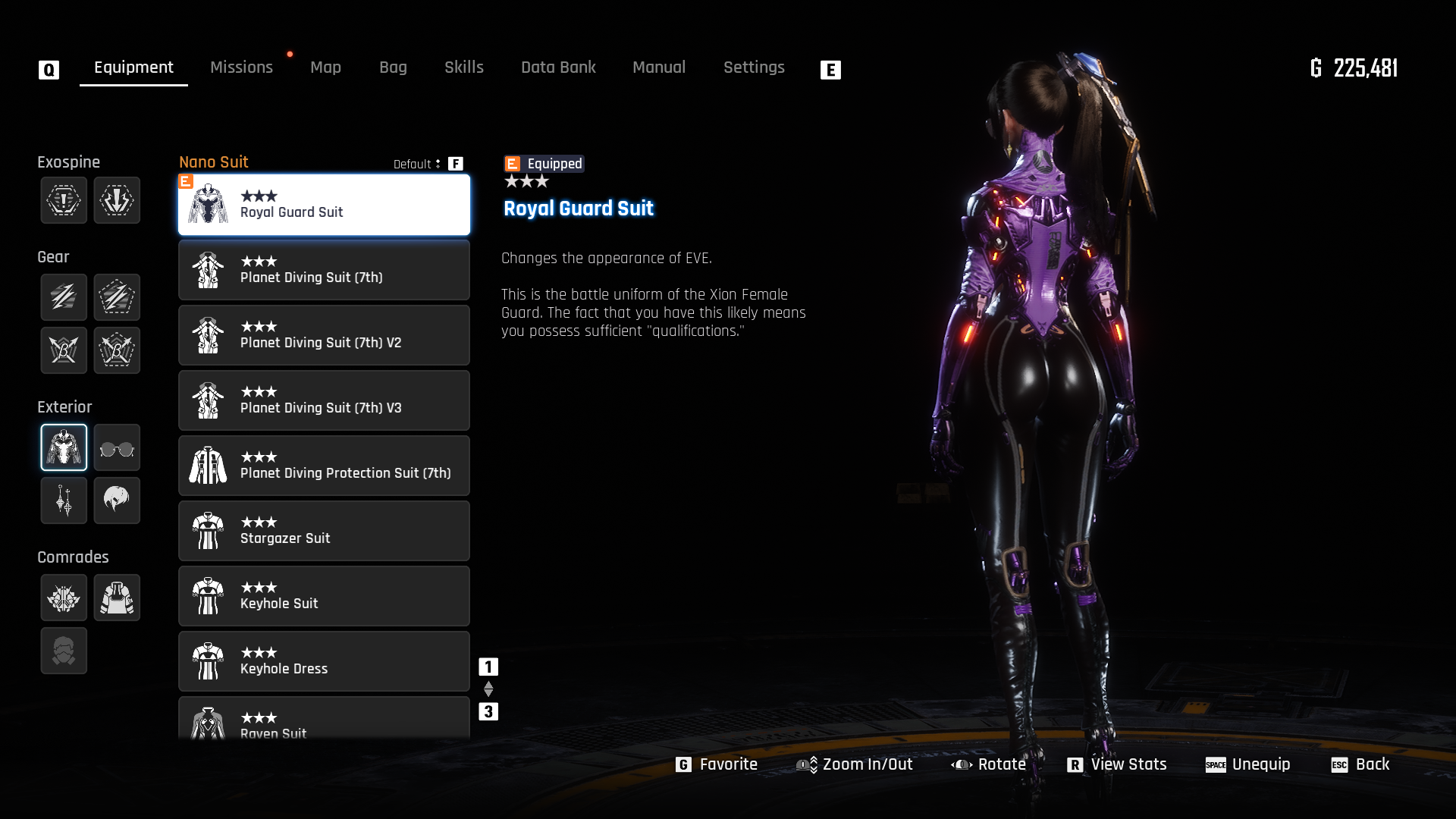Viewport: 1456px width, 819px height.
Task: Select the Keyhole Suit entry
Action: [x=324, y=596]
